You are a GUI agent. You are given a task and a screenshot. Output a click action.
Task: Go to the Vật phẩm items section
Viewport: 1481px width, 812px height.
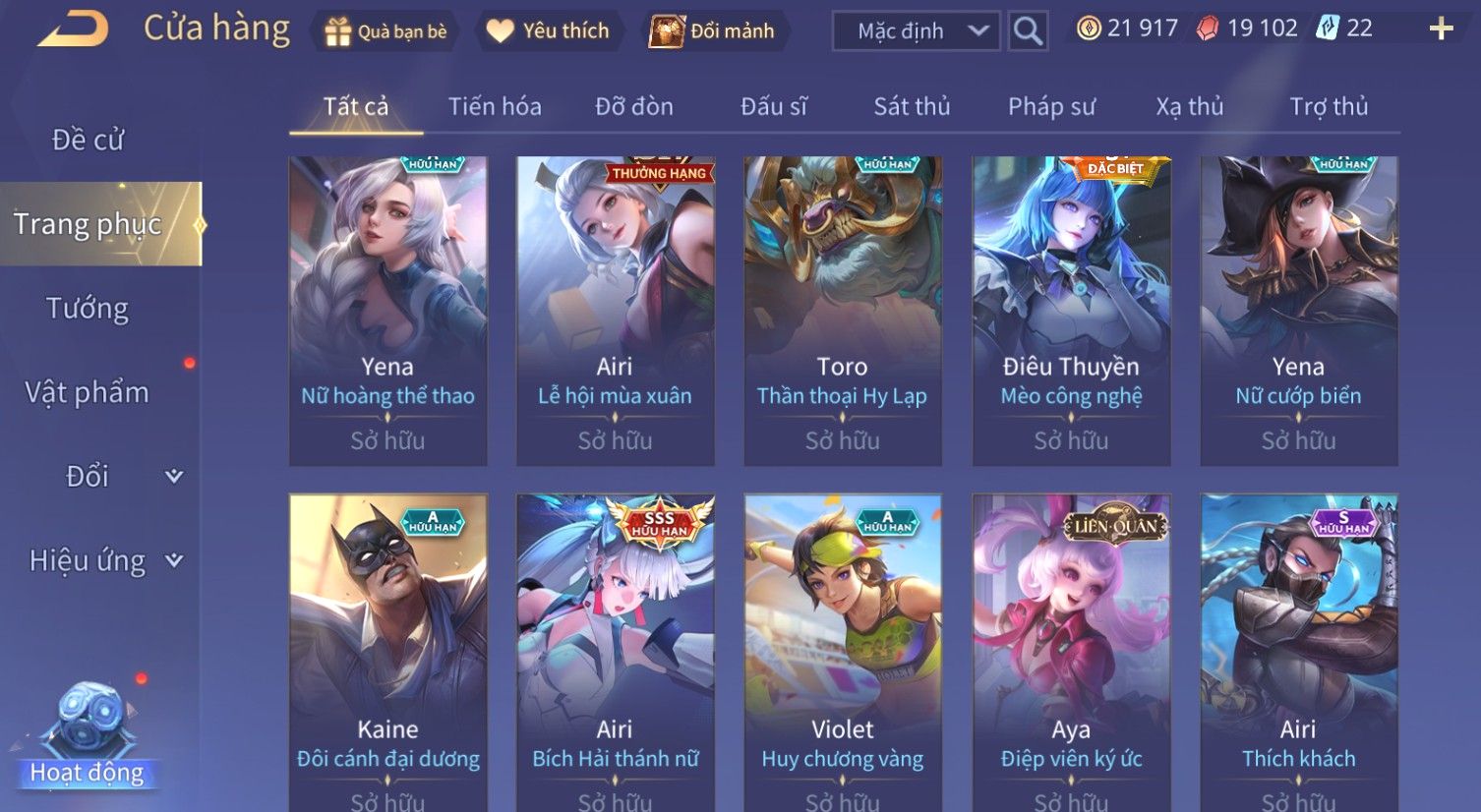click(88, 392)
